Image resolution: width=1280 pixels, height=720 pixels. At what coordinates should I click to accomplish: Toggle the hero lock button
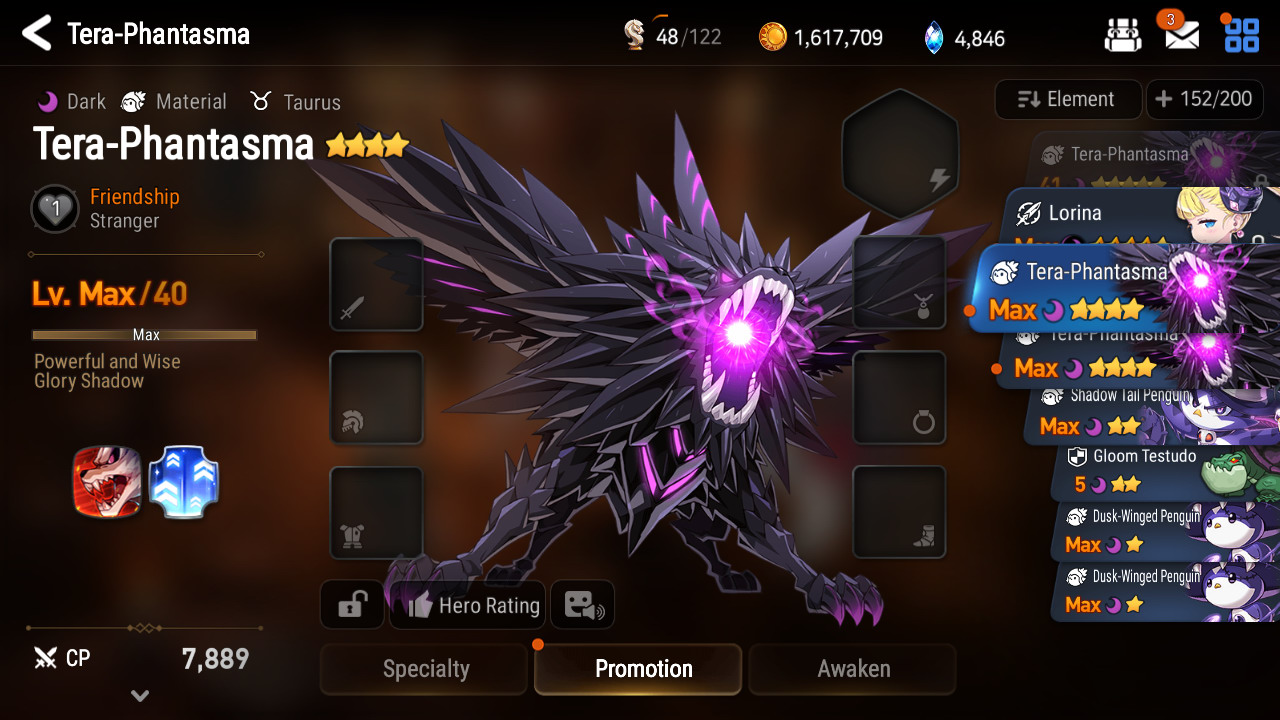(x=351, y=605)
